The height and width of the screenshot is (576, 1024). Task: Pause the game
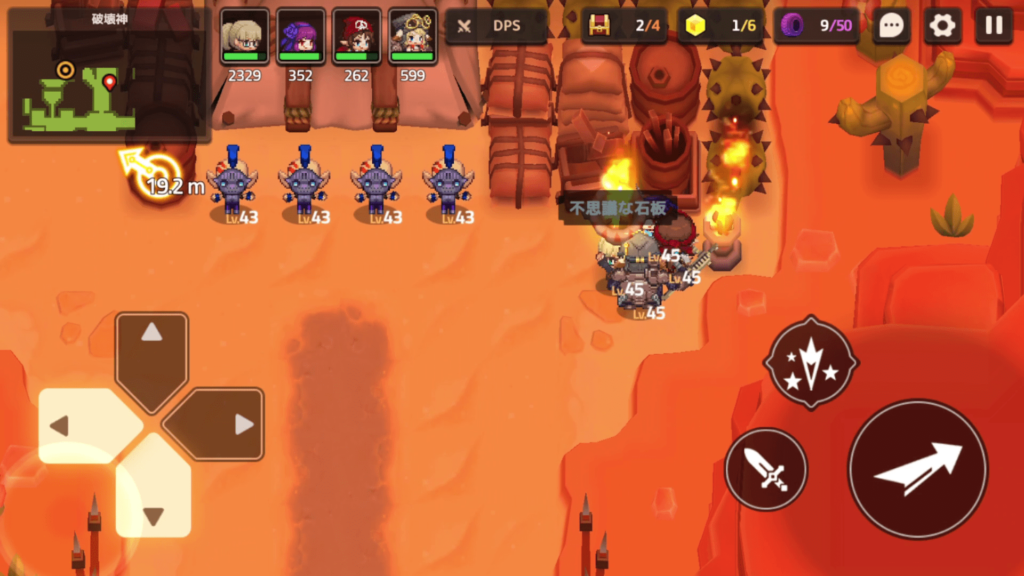[993, 26]
